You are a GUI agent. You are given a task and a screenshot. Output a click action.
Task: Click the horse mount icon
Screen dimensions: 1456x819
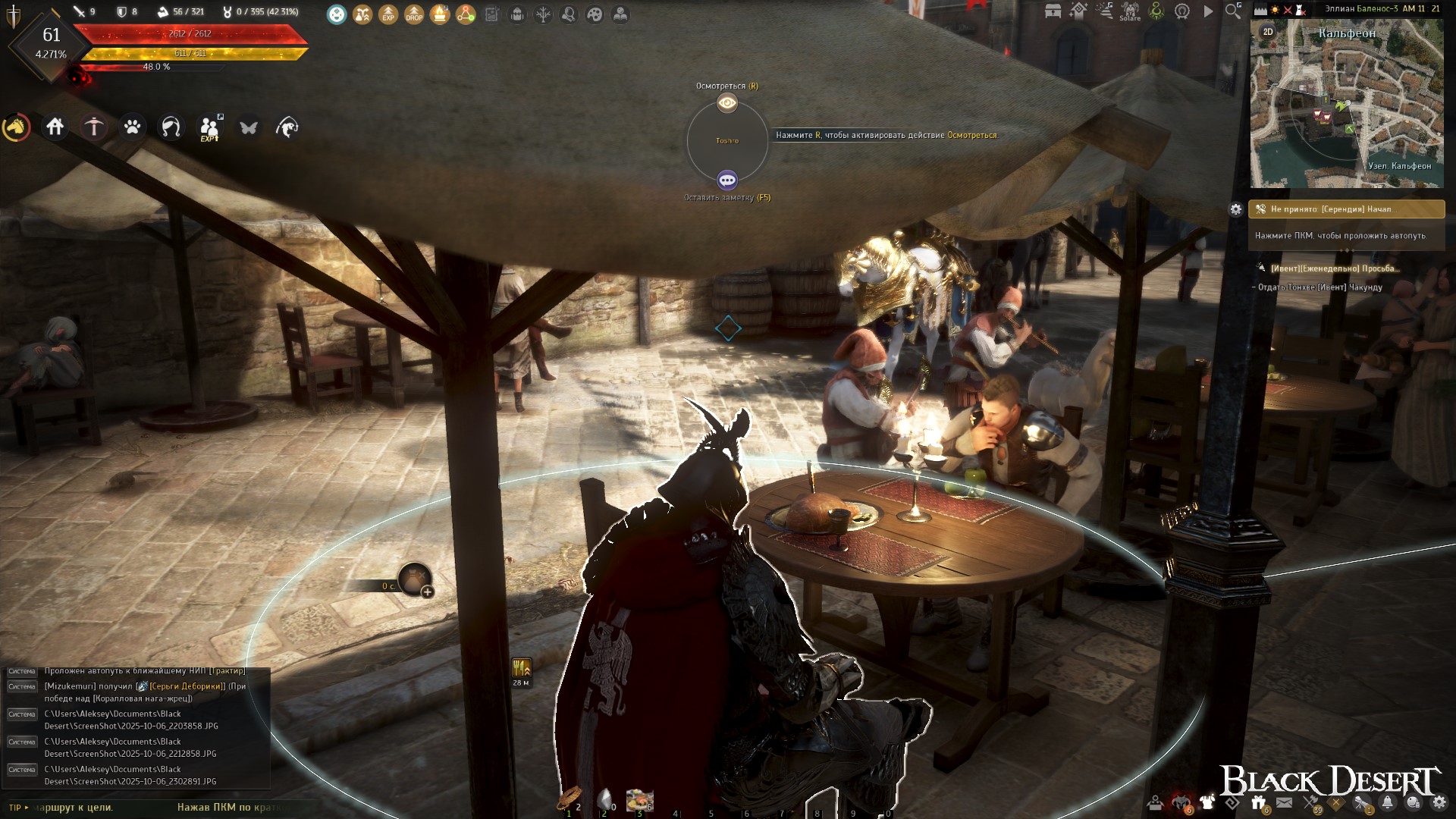[16, 127]
